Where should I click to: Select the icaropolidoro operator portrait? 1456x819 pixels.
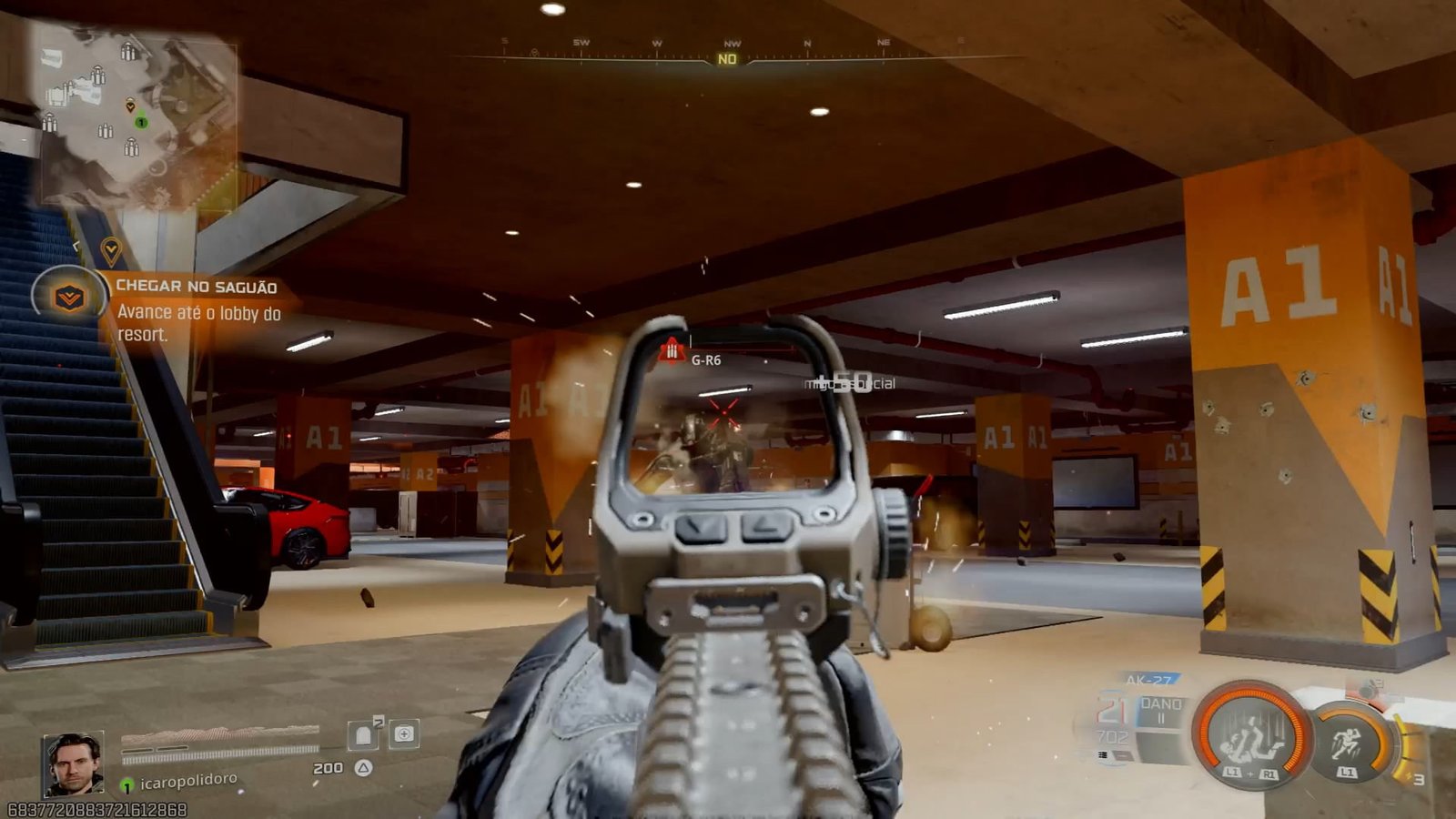[x=73, y=763]
